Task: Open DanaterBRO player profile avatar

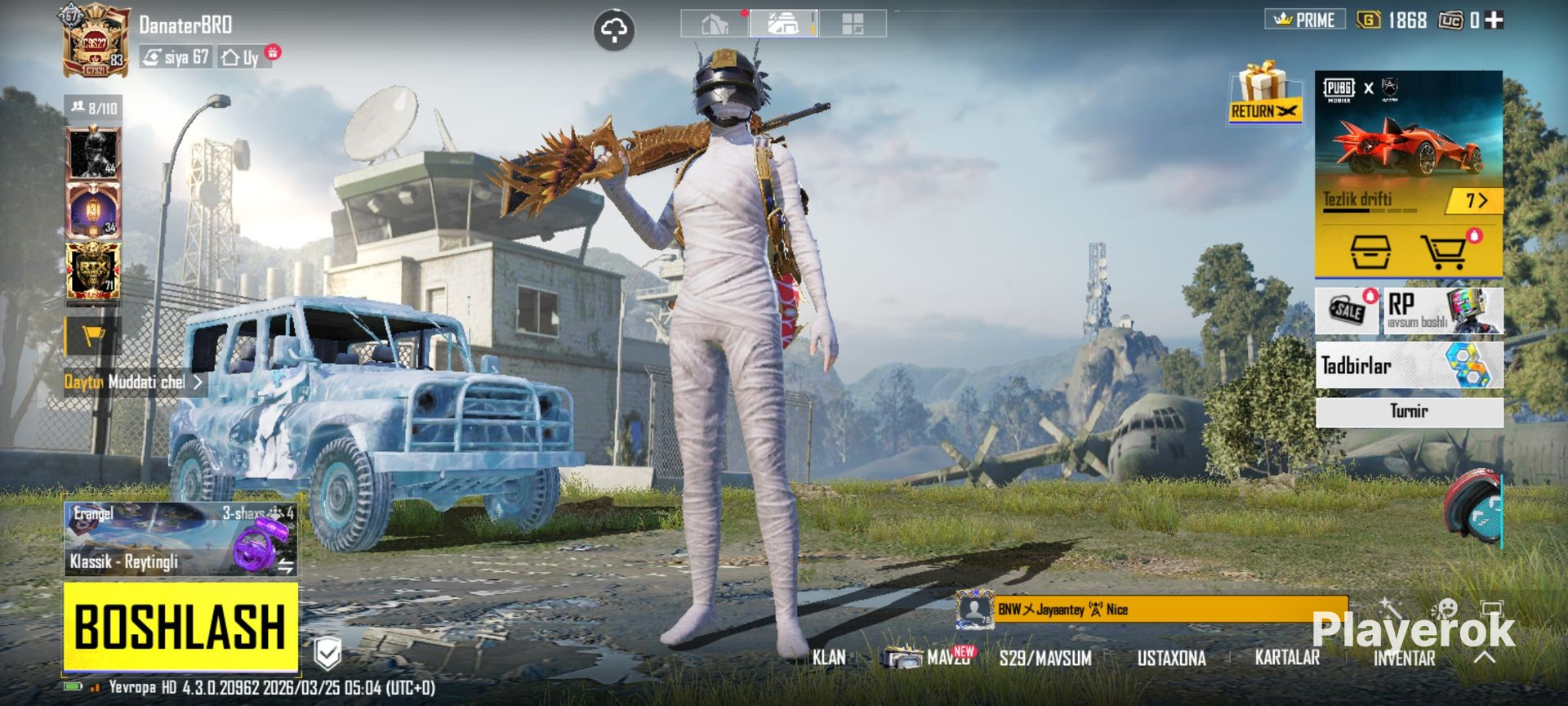Action: tap(96, 41)
